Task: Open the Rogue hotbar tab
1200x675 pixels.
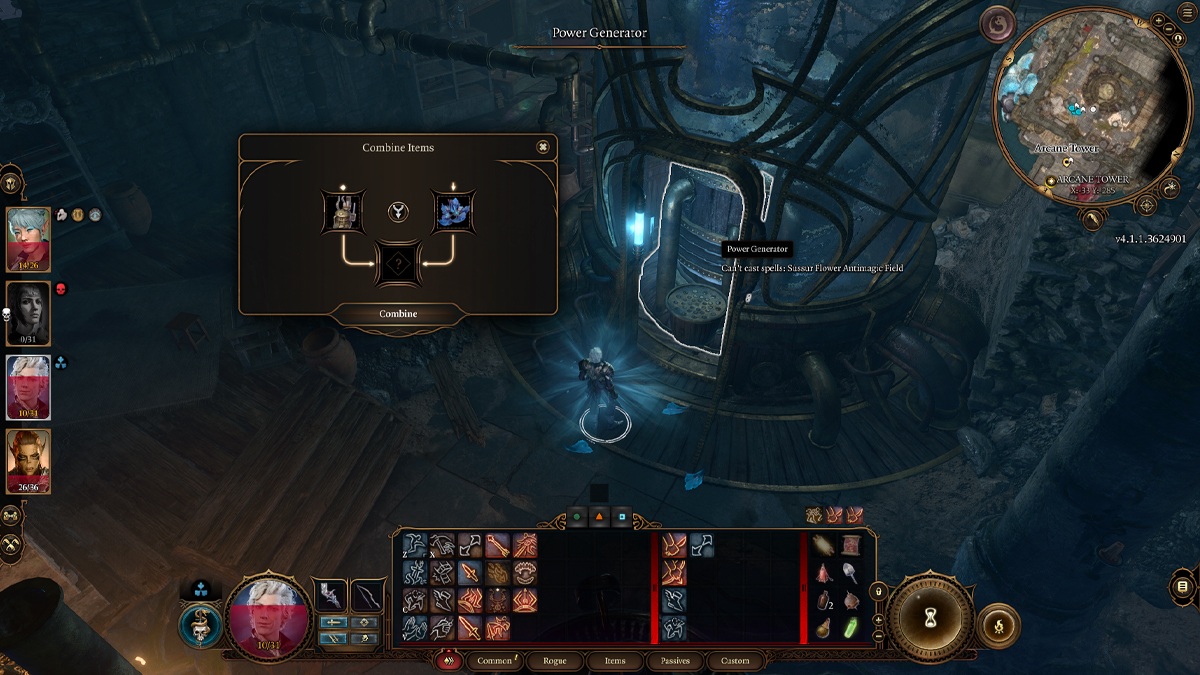Action: click(x=554, y=661)
